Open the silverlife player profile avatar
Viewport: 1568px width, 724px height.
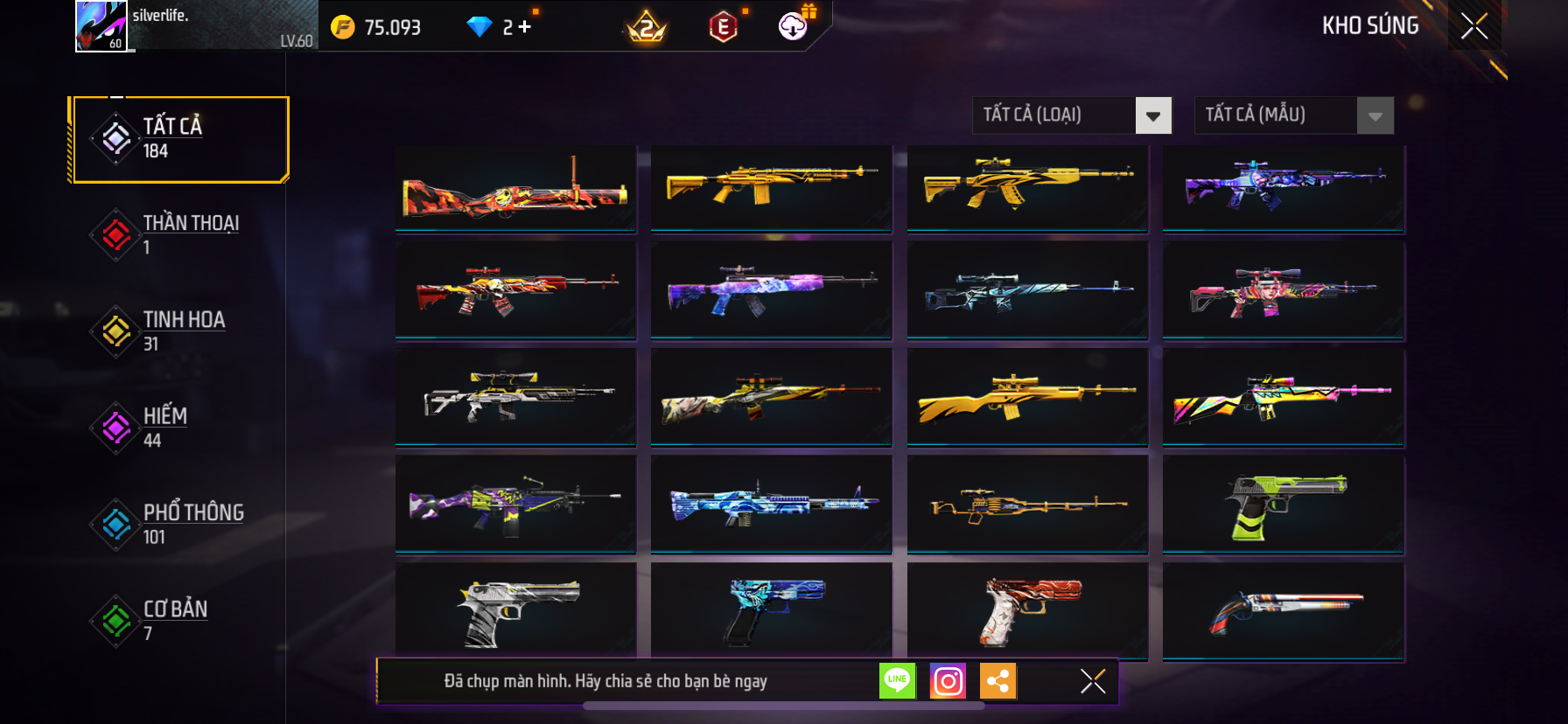click(101, 26)
